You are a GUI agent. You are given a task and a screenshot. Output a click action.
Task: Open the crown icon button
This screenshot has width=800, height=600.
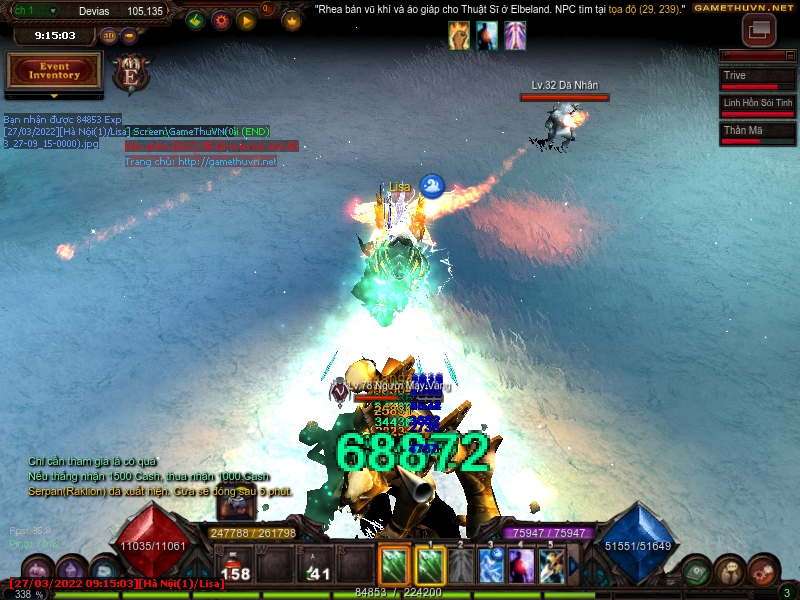[x=292, y=20]
